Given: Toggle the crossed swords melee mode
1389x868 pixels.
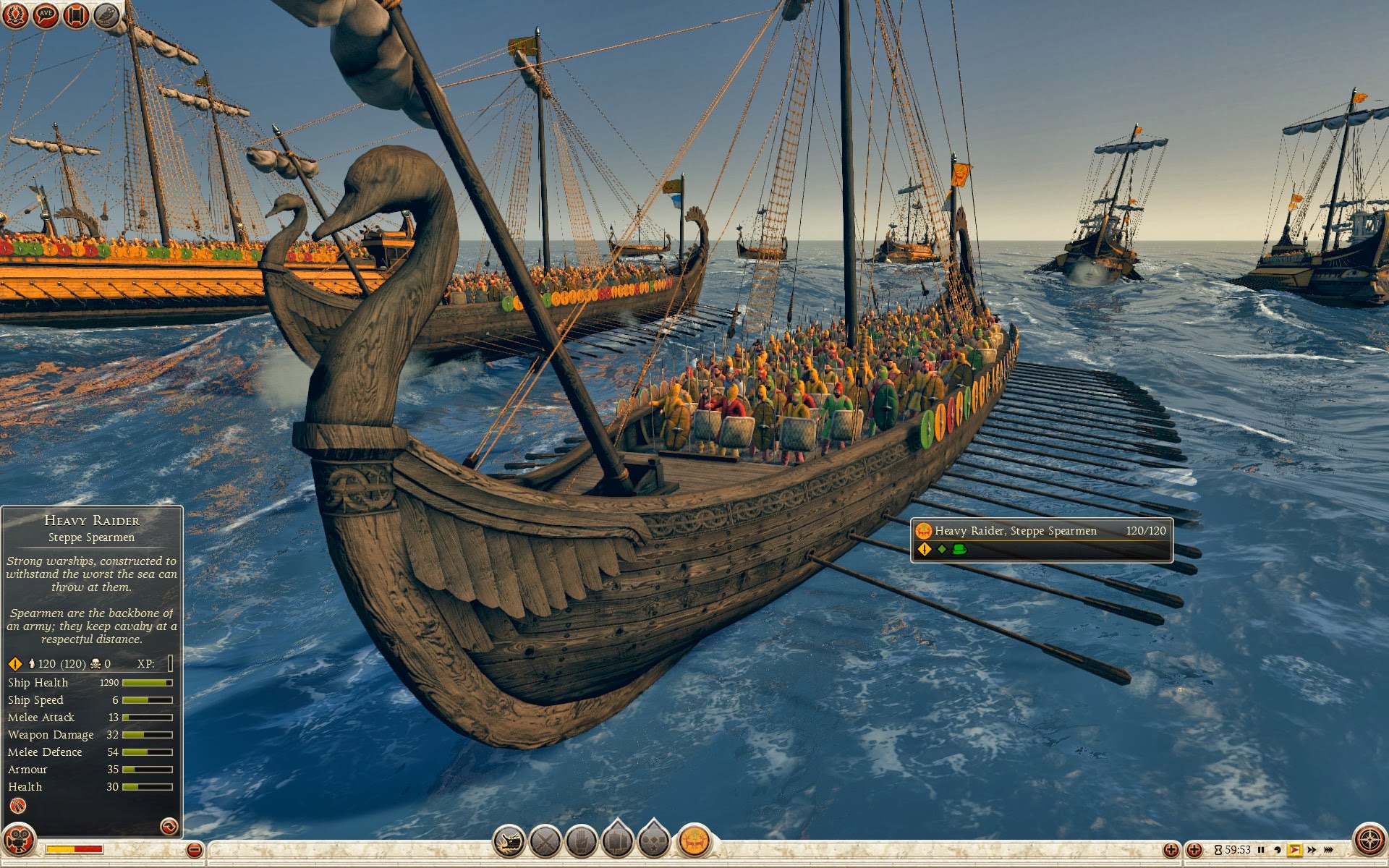Looking at the screenshot, I should pyautogui.click(x=545, y=841).
